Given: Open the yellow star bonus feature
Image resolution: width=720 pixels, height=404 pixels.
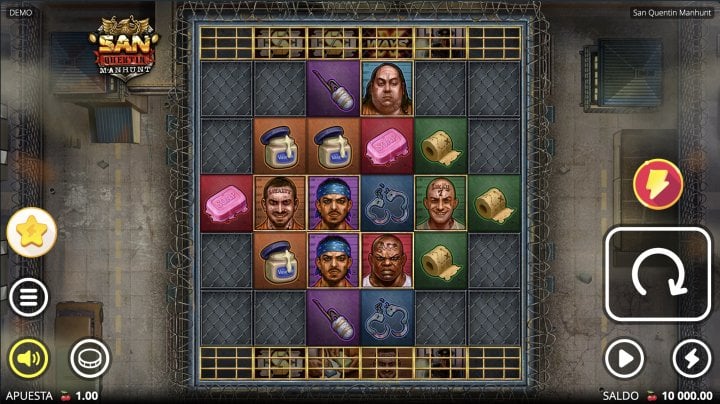Looking at the screenshot, I should tap(31, 233).
